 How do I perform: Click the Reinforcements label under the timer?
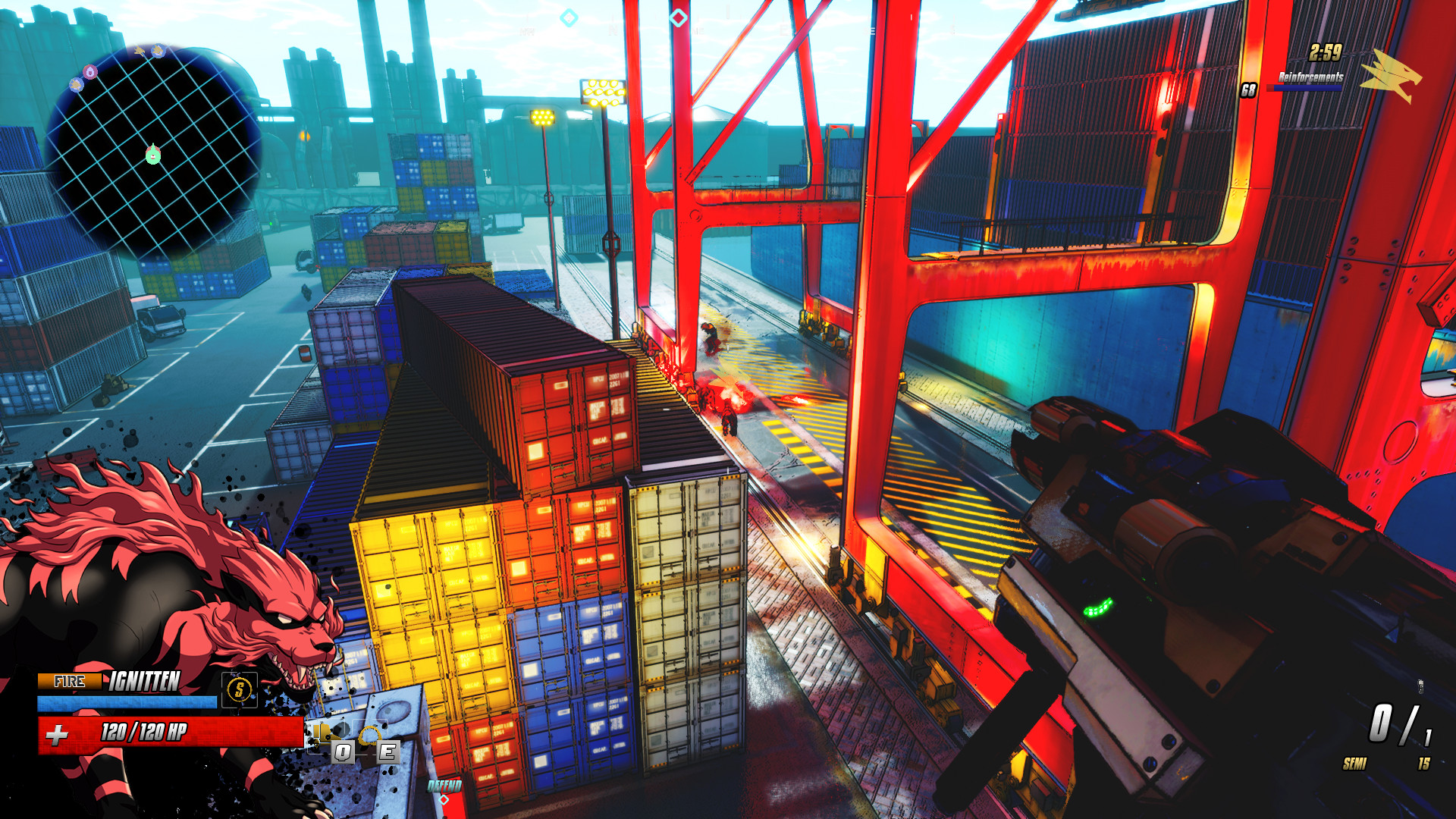point(1310,77)
